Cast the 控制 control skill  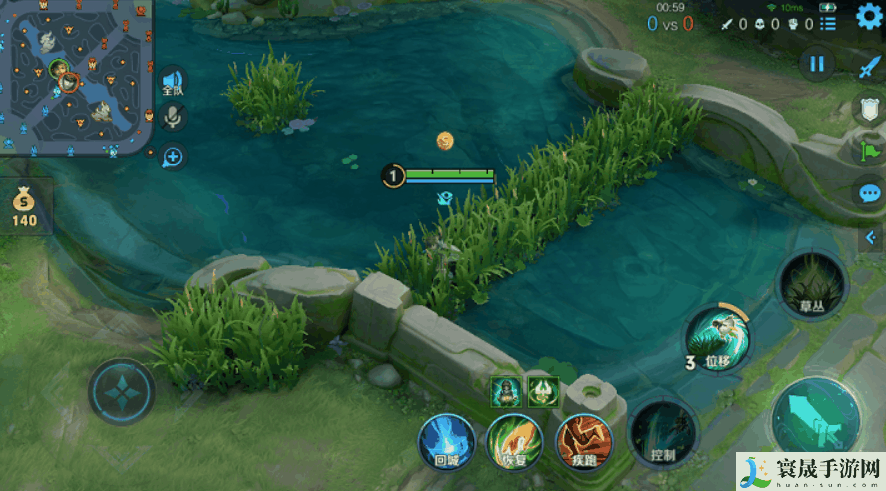coord(662,431)
